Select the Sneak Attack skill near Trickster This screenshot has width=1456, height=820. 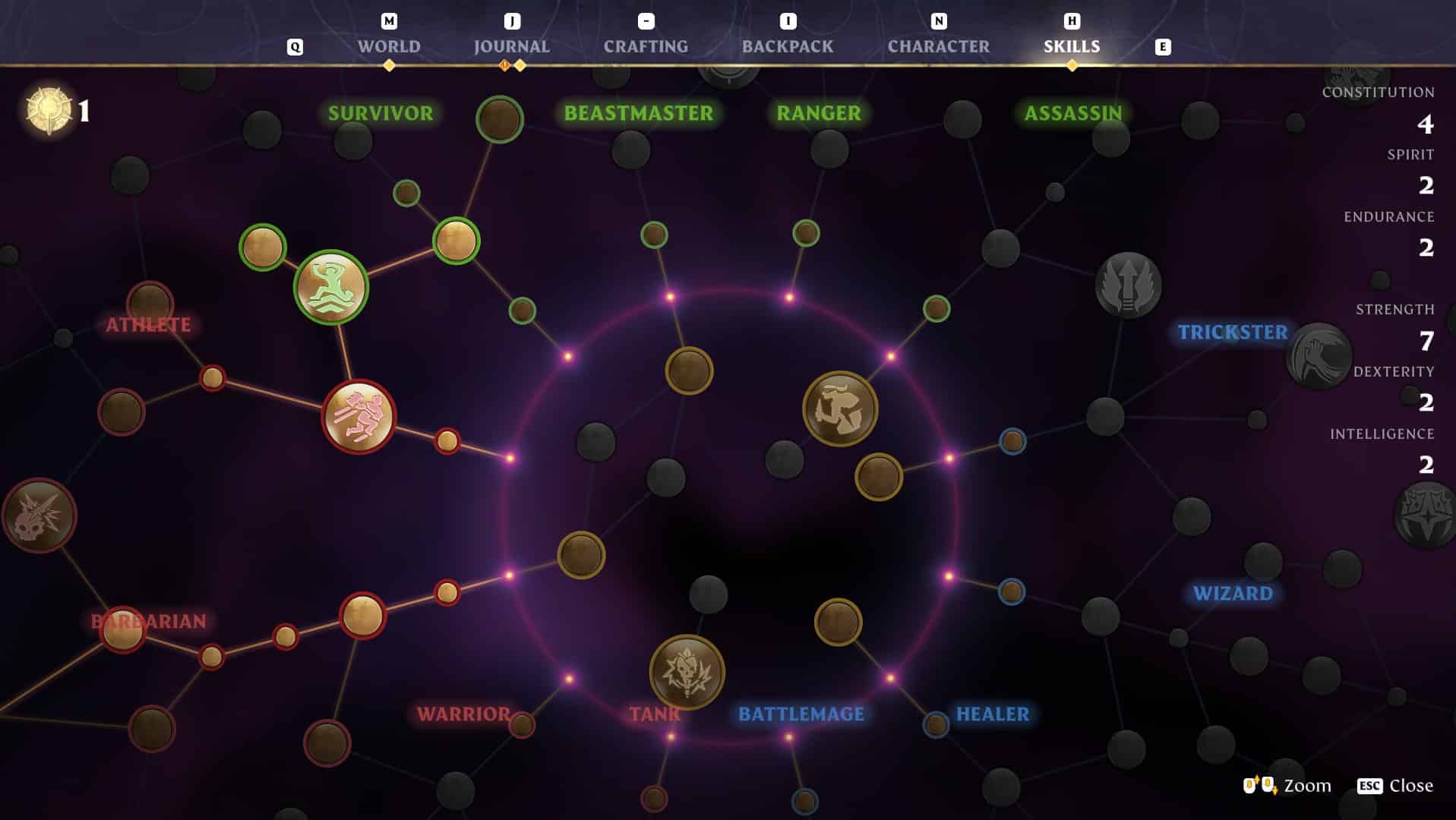pyautogui.click(x=839, y=408)
